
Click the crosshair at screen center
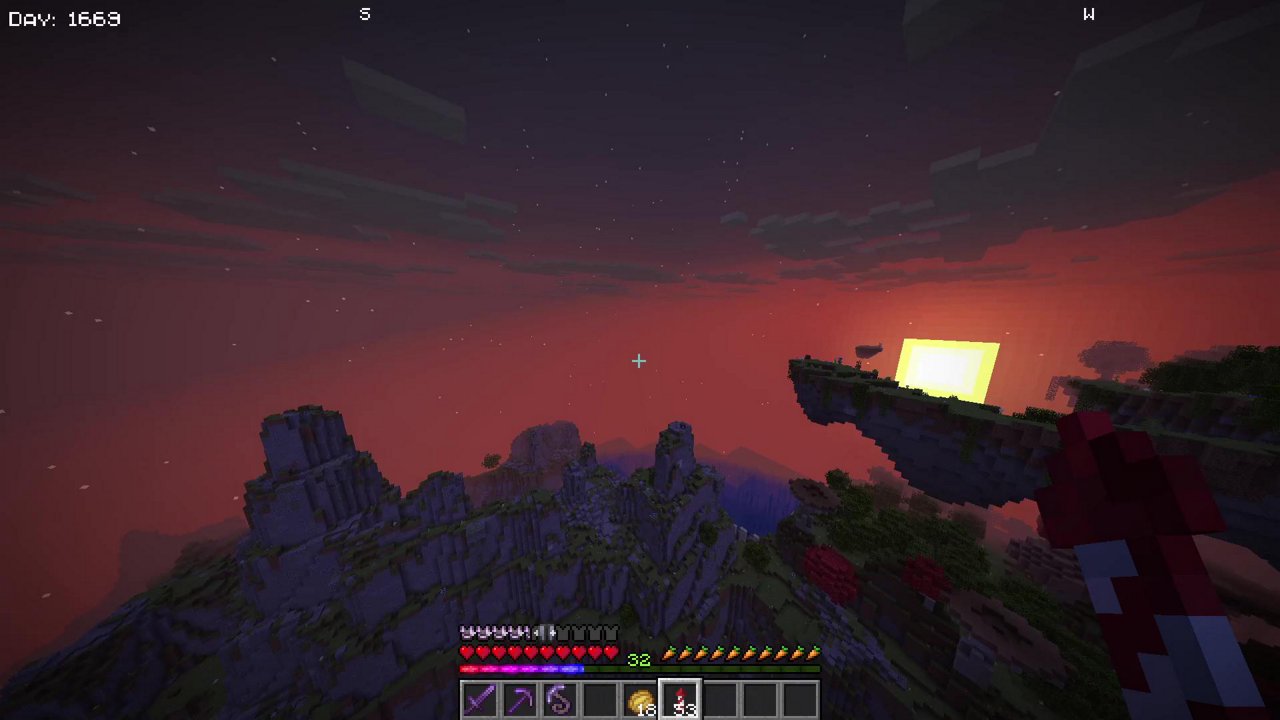638,361
